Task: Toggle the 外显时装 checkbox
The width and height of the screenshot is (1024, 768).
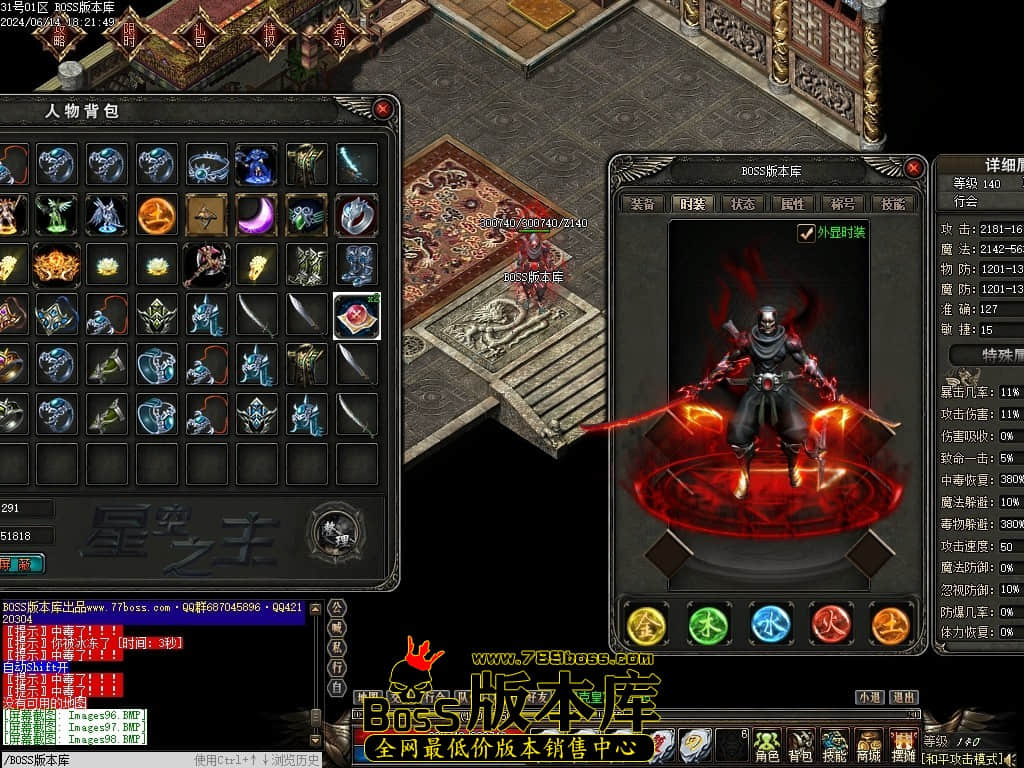Action: click(x=806, y=233)
